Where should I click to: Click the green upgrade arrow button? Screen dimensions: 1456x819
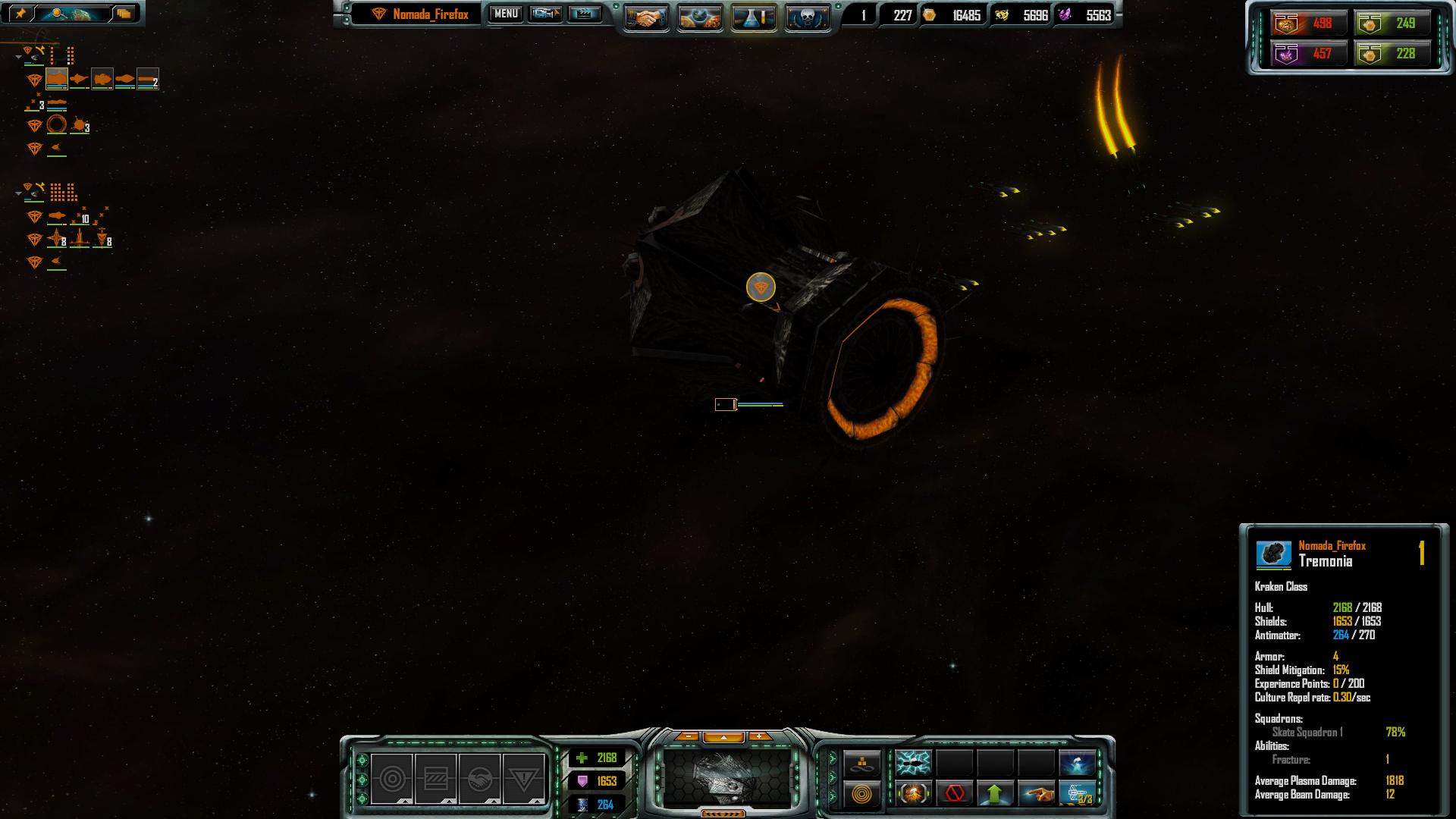coord(995,794)
